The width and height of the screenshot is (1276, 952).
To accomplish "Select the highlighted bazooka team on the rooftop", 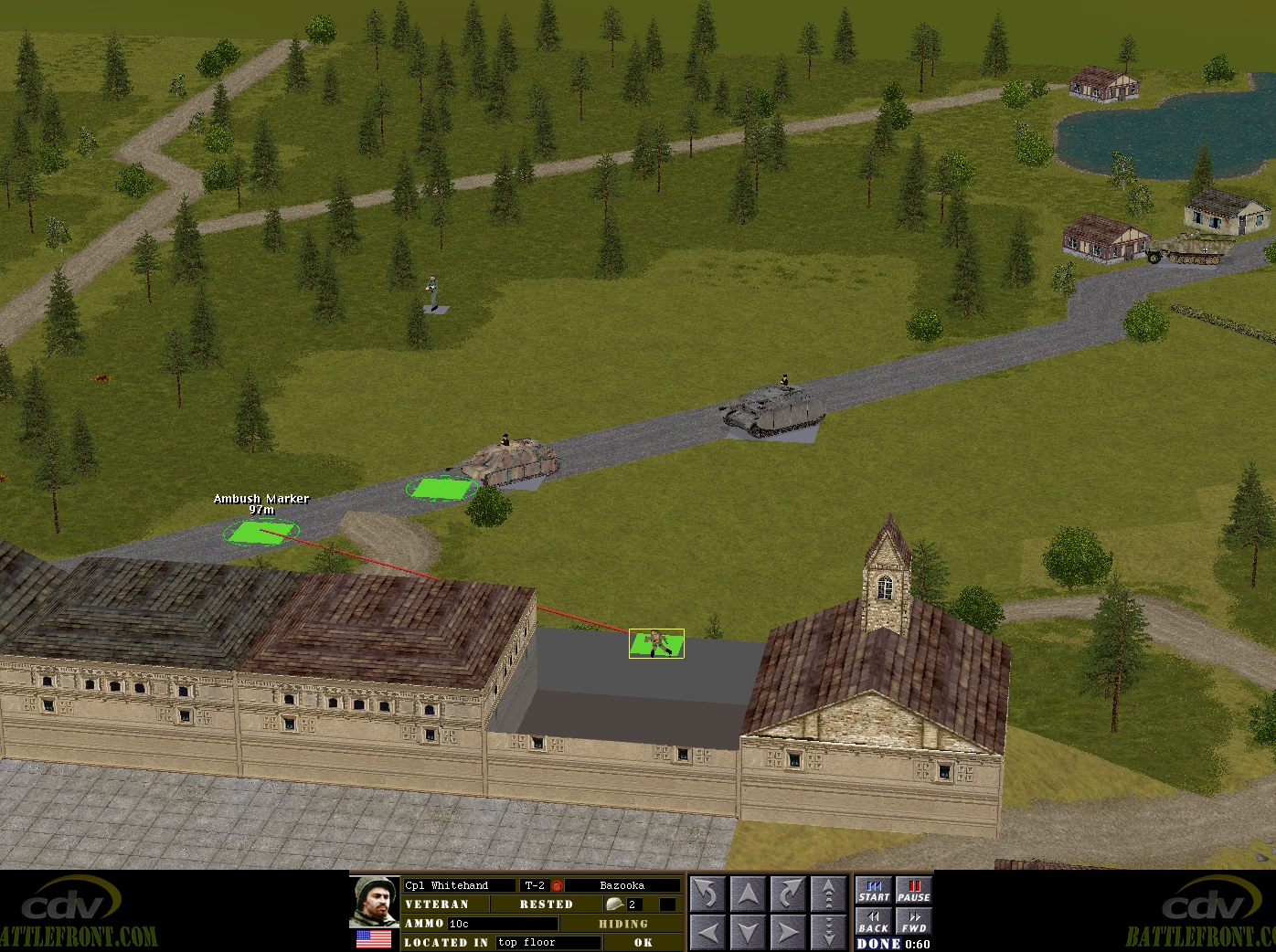I will click(656, 643).
